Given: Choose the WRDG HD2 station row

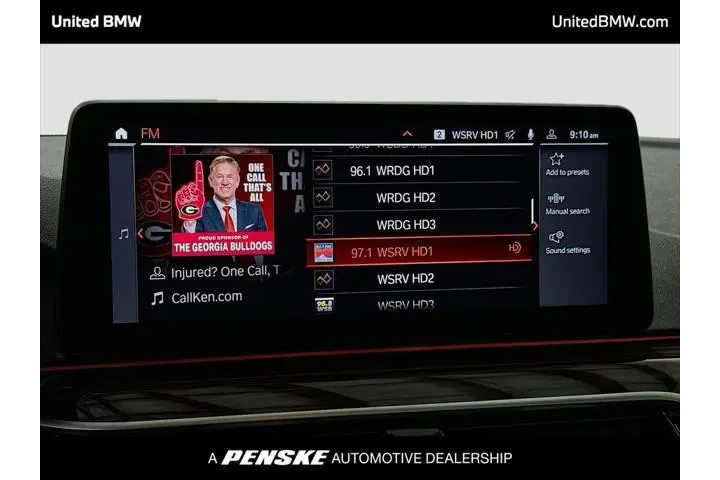Looking at the screenshot, I should (x=418, y=197).
